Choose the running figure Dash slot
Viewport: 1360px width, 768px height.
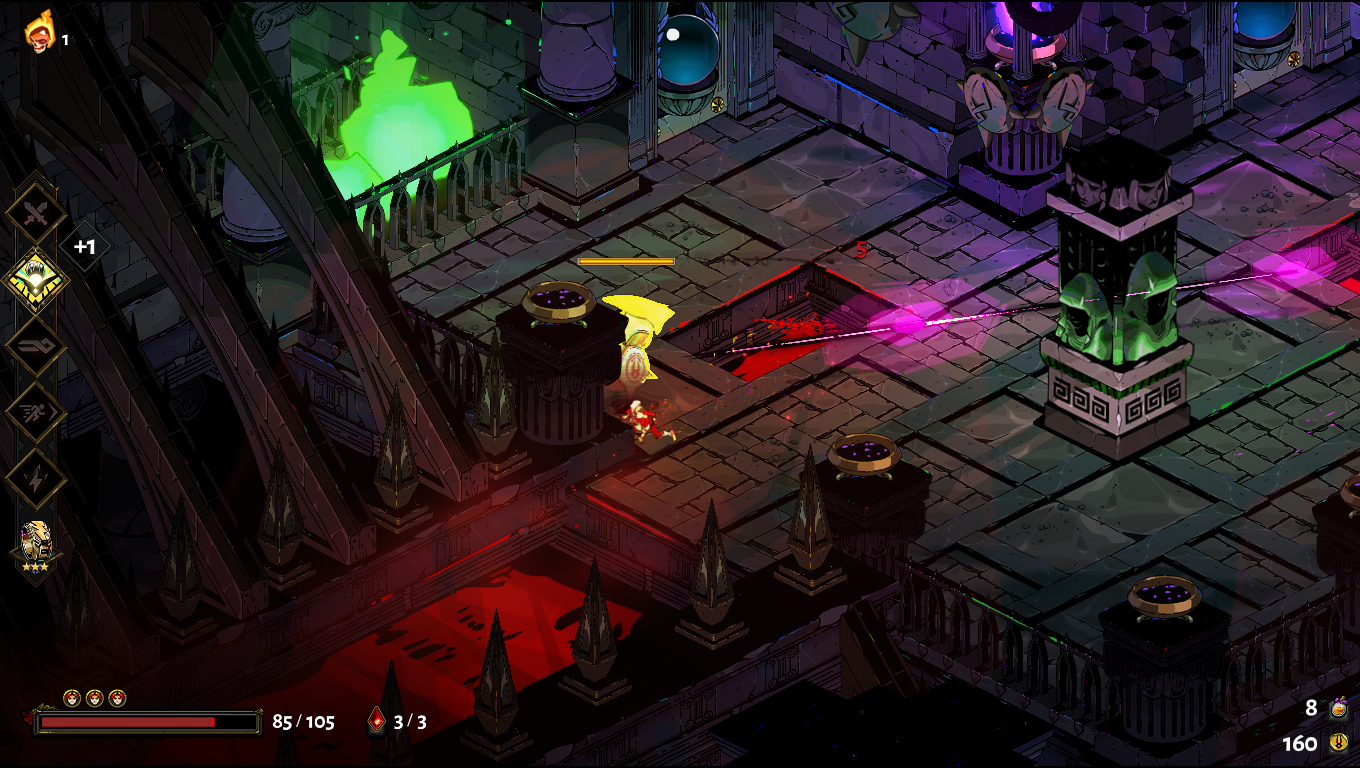point(36,413)
